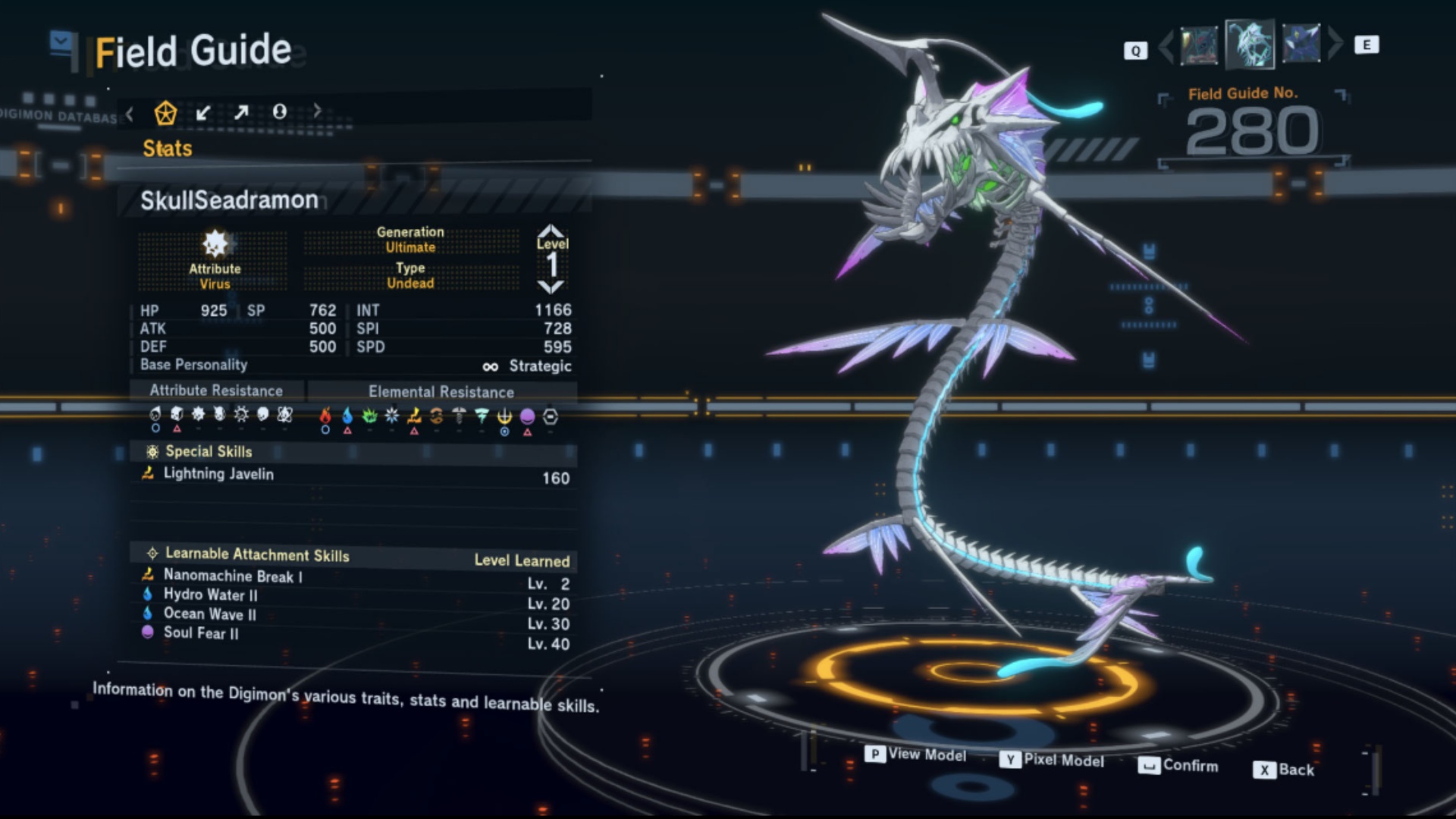This screenshot has width=1456, height=819.
Task: Choose Confirm in the bottom bar
Action: click(1178, 766)
